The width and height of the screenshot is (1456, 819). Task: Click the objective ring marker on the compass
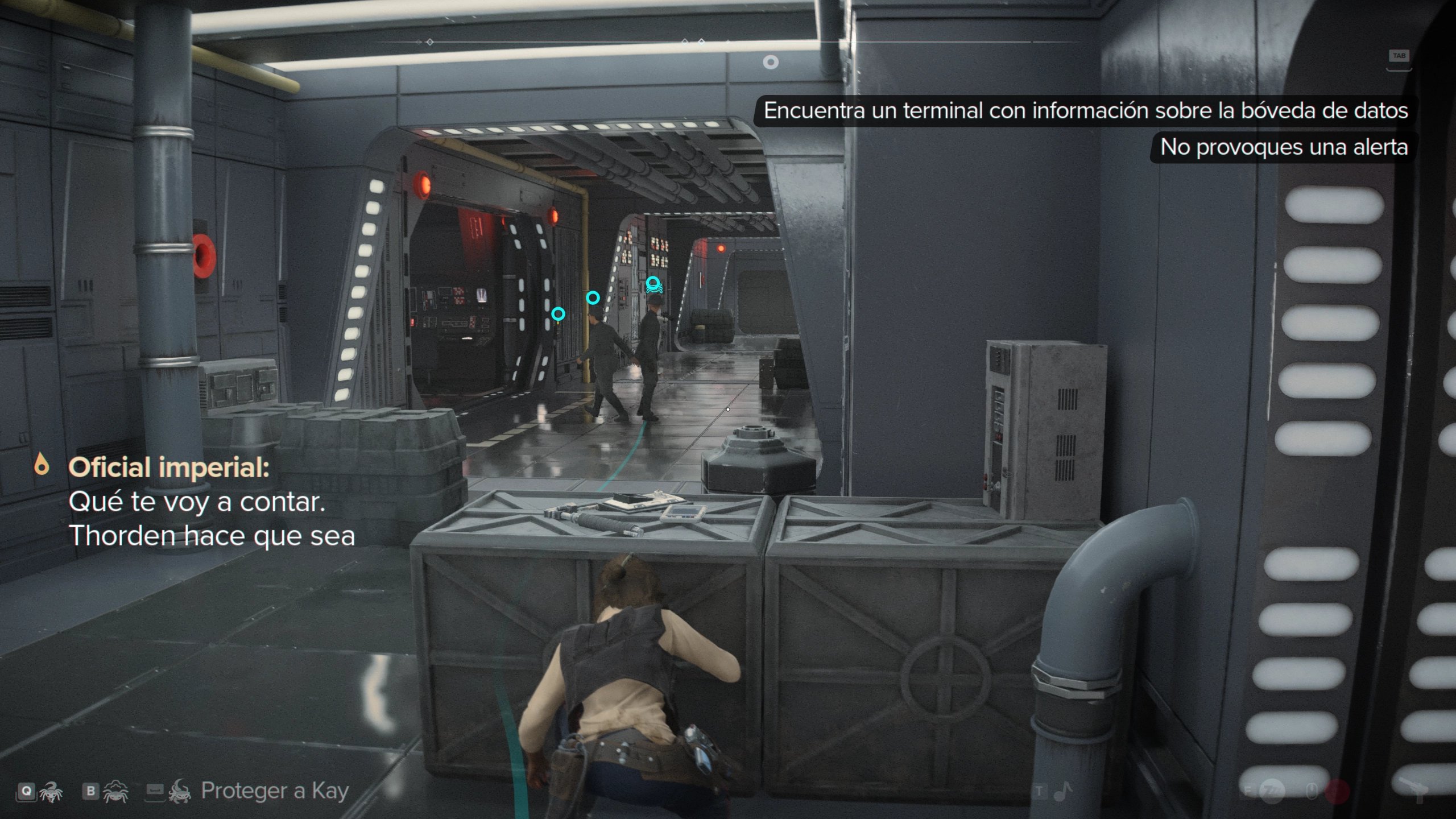point(771,62)
